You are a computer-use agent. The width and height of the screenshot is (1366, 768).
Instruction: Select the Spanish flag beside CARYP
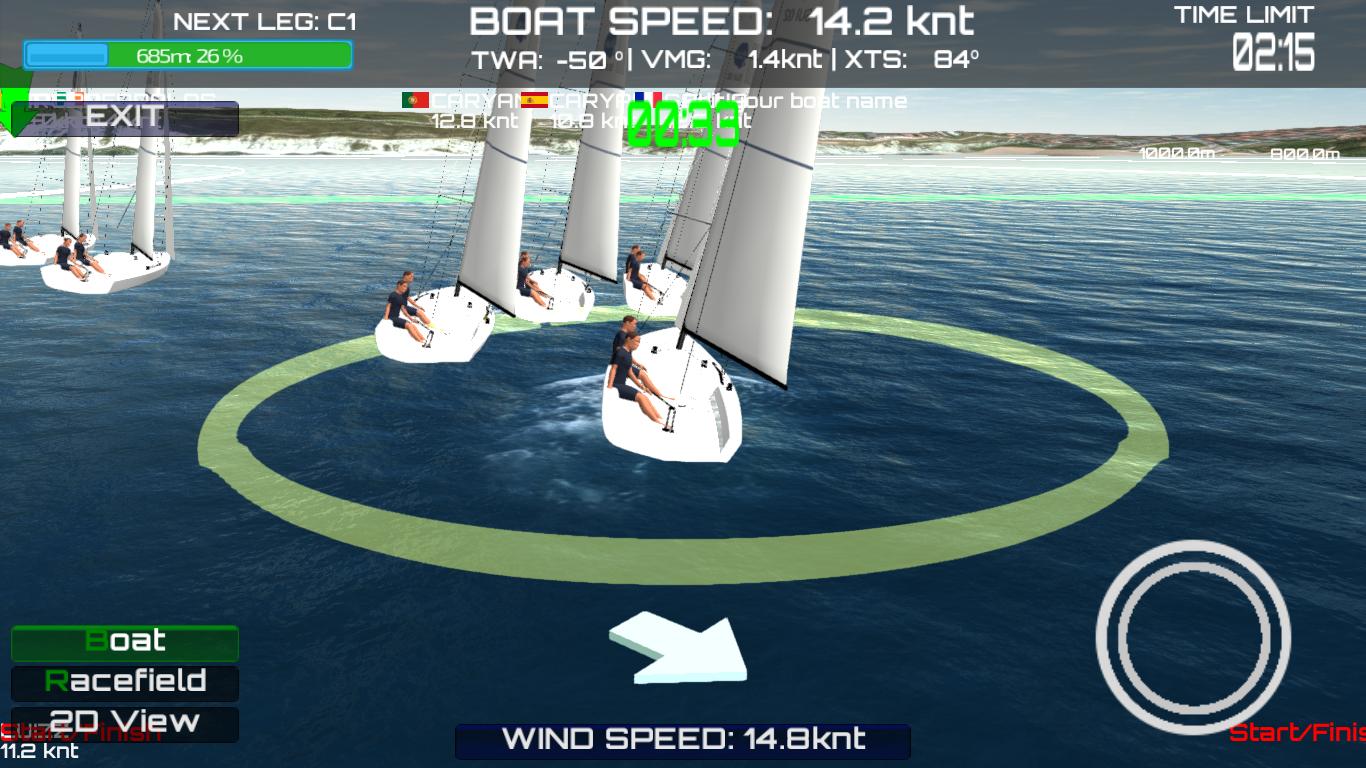pos(535,100)
